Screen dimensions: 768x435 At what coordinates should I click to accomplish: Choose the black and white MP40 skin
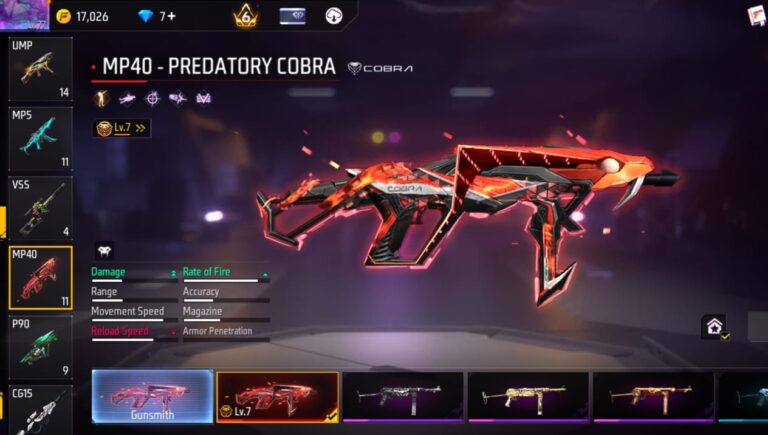pyautogui.click(x=402, y=396)
